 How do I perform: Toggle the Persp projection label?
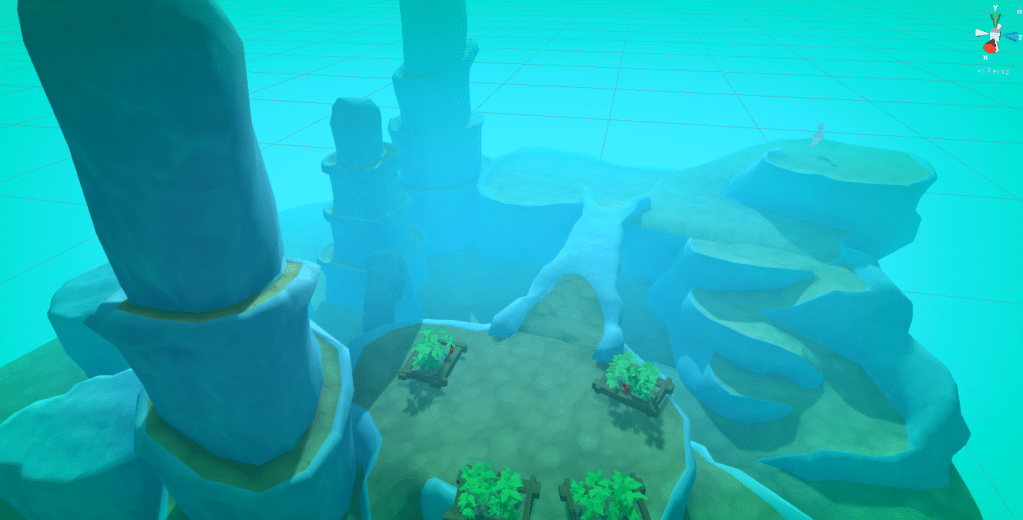[x=1000, y=70]
